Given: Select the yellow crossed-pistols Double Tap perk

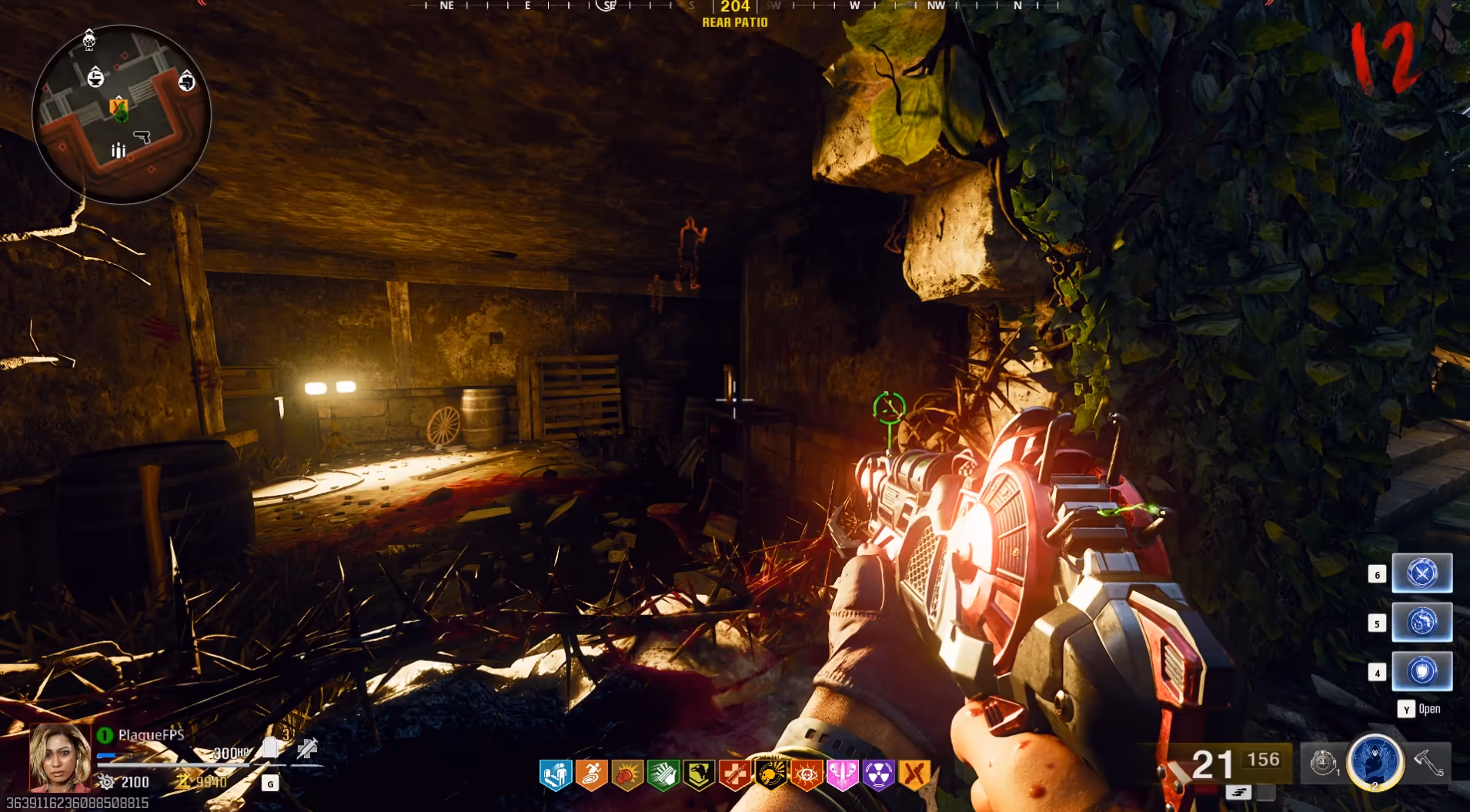Looking at the screenshot, I should [914, 775].
